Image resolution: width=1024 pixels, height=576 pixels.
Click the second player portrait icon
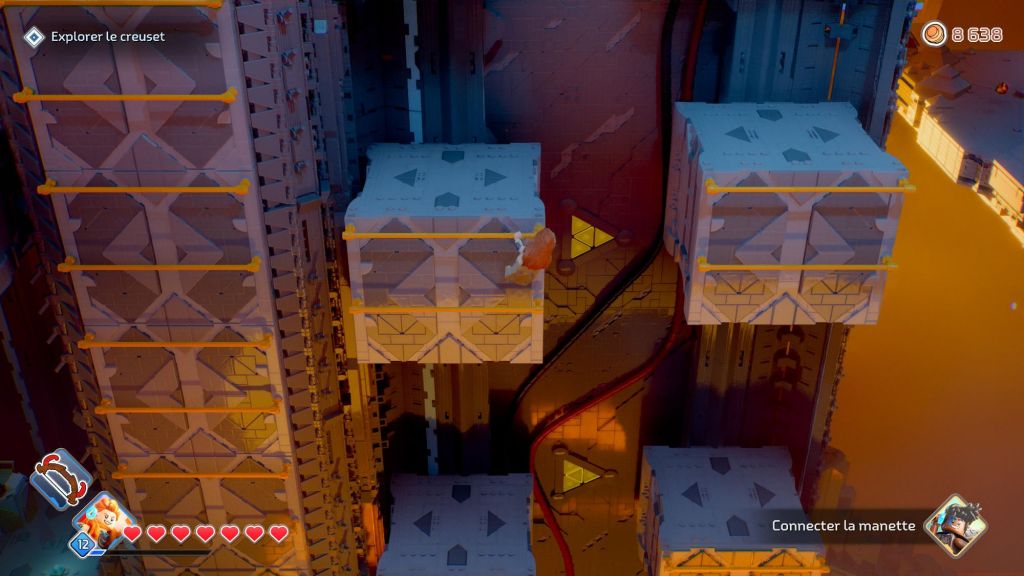pos(954,525)
